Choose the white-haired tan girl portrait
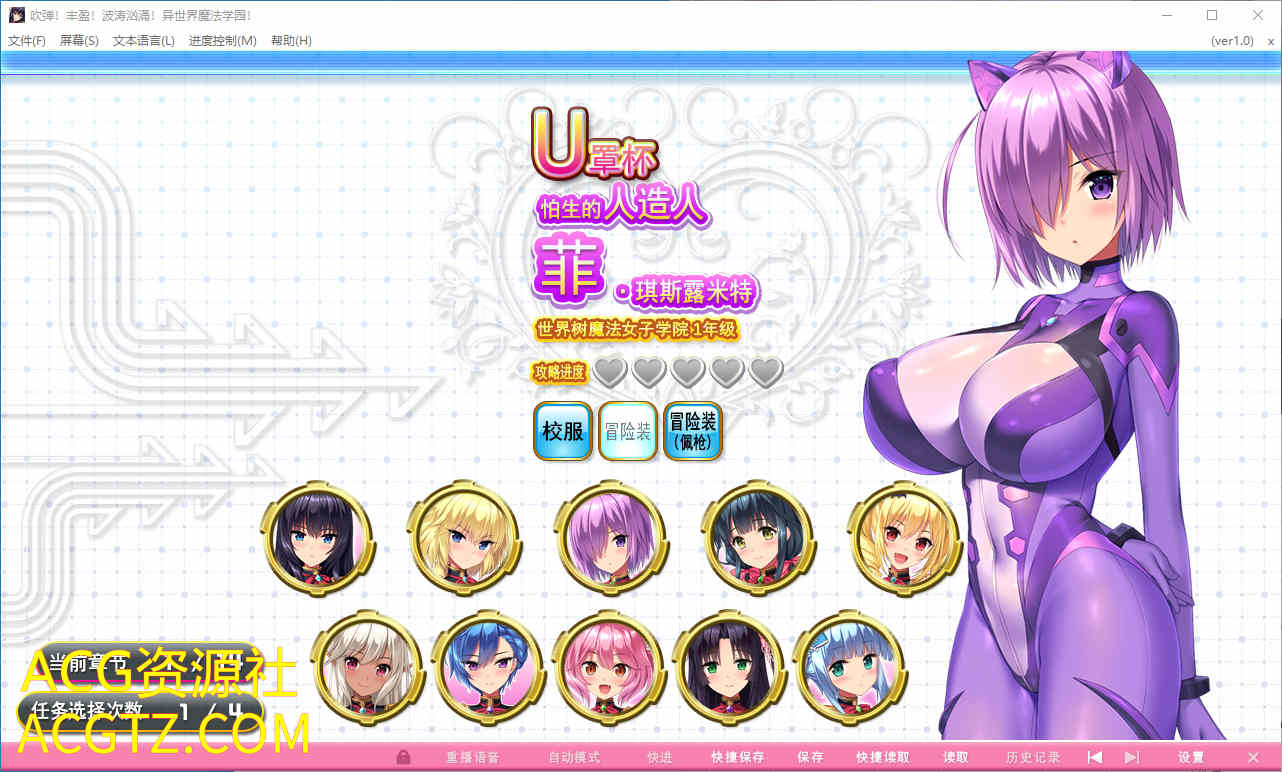The image size is (1282, 772). [367, 667]
